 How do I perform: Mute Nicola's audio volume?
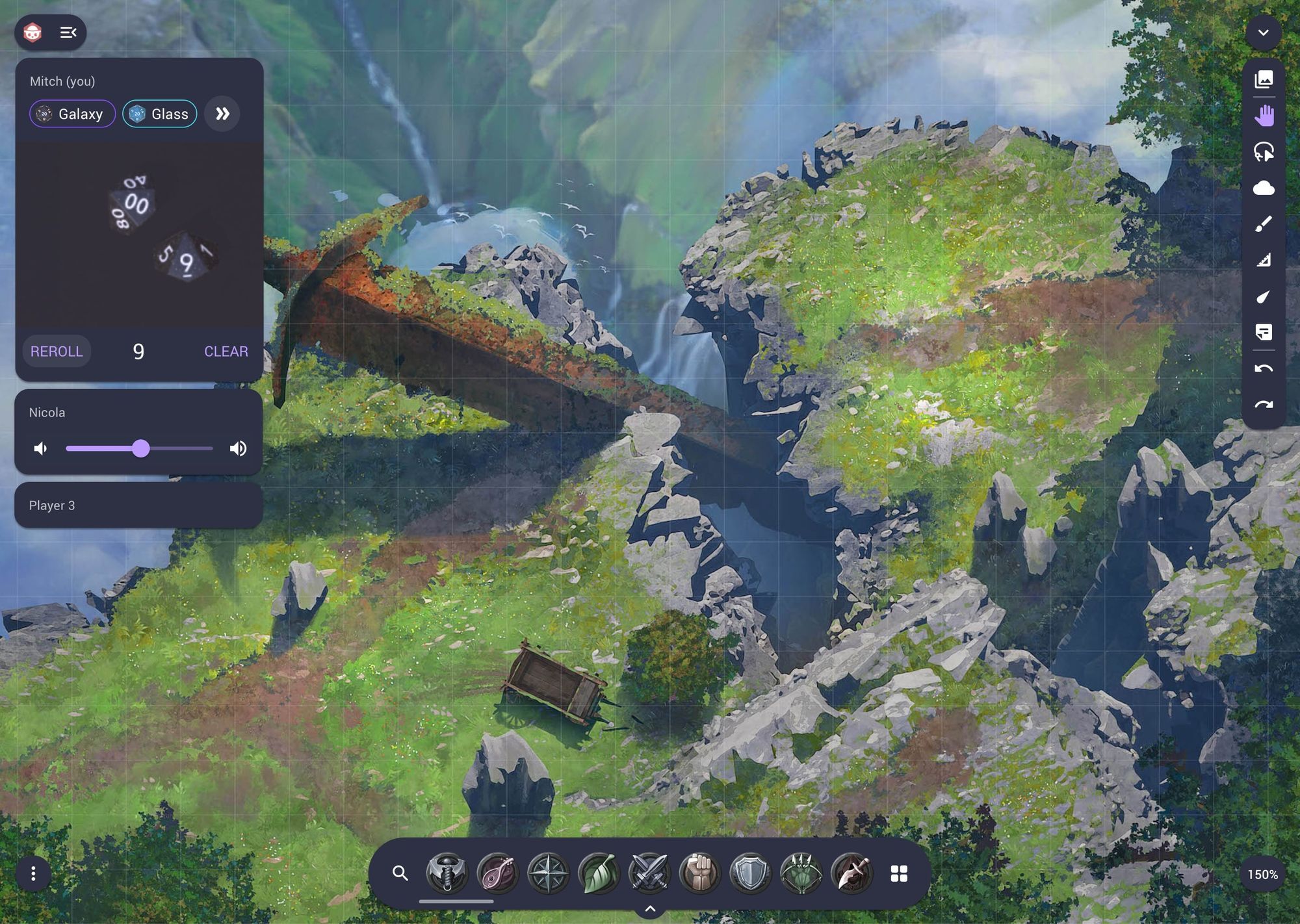(x=40, y=448)
